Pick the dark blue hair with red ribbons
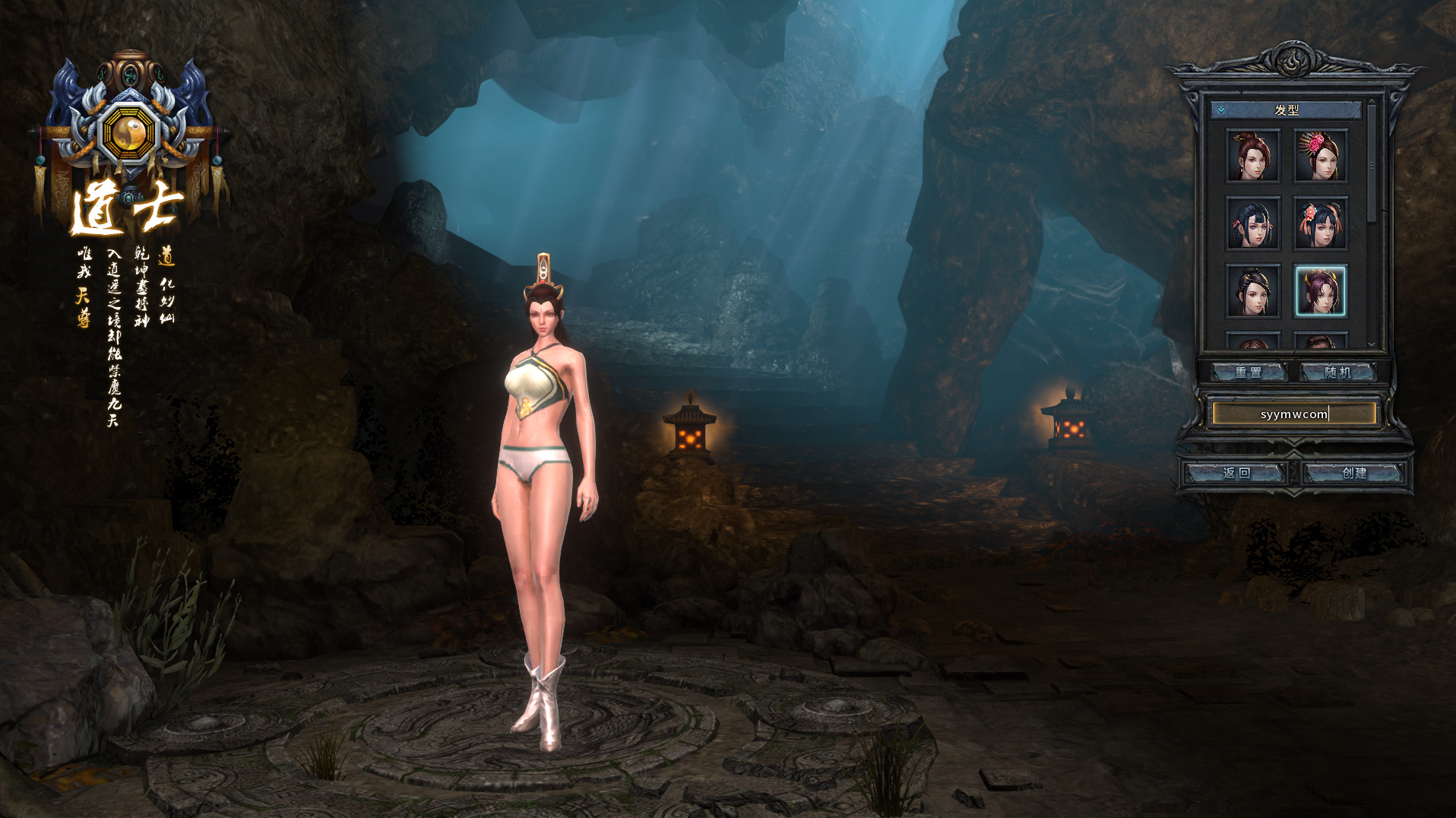 pyautogui.click(x=1252, y=224)
